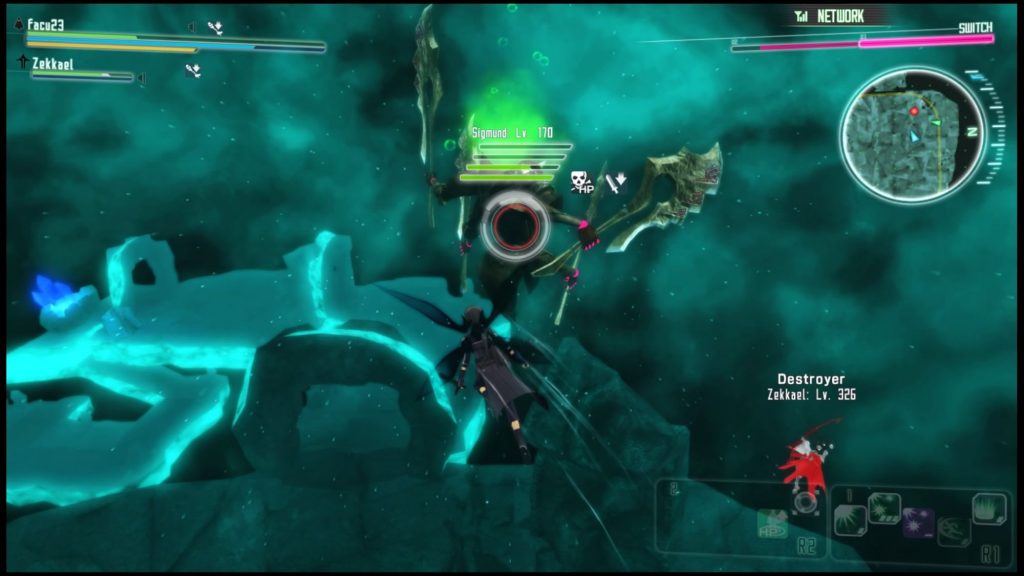The image size is (1024, 576).
Task: Trigger the purple sparkle skill icon
Action: click(x=918, y=522)
